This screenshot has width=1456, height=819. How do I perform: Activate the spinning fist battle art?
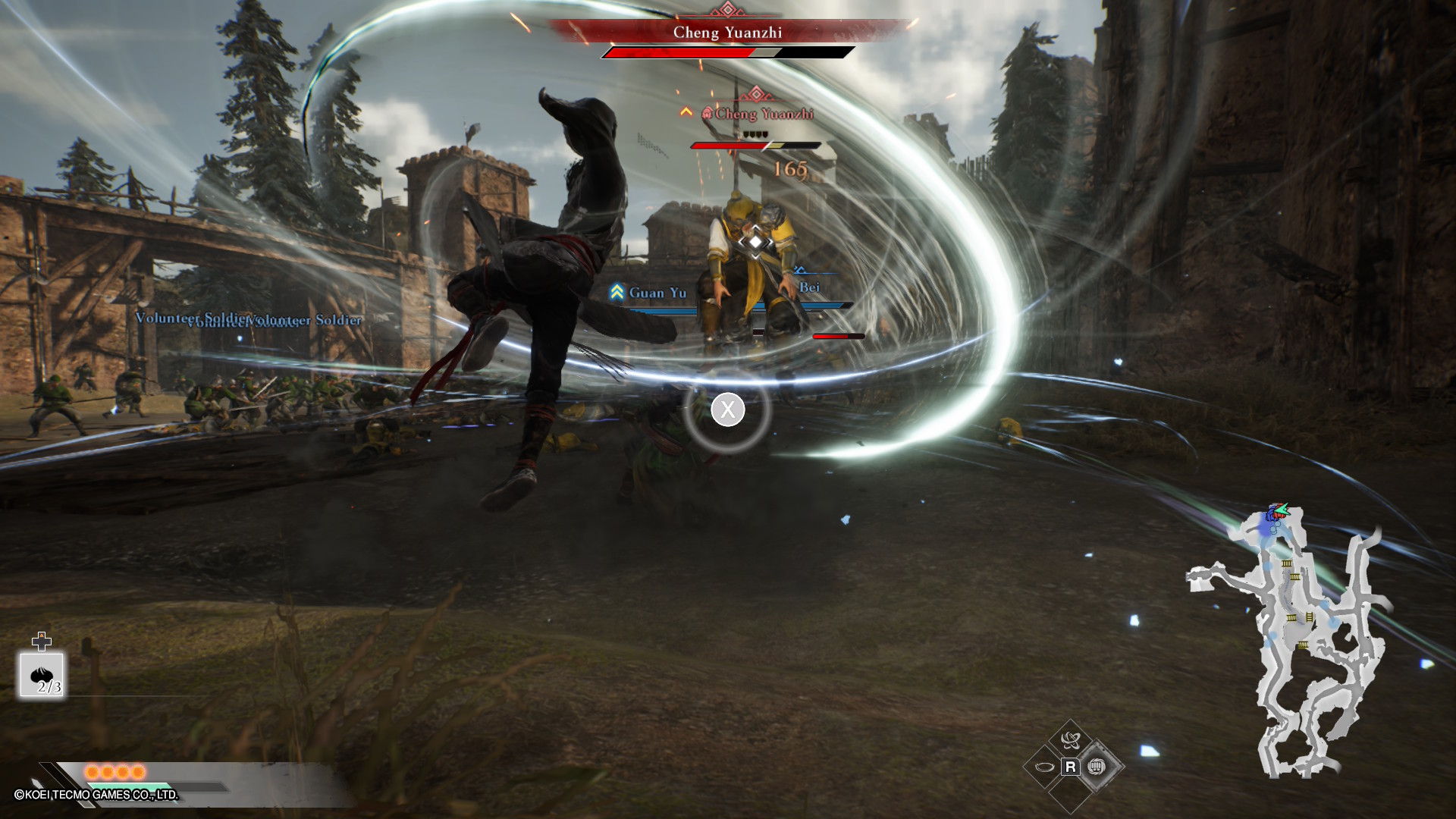(1096, 767)
